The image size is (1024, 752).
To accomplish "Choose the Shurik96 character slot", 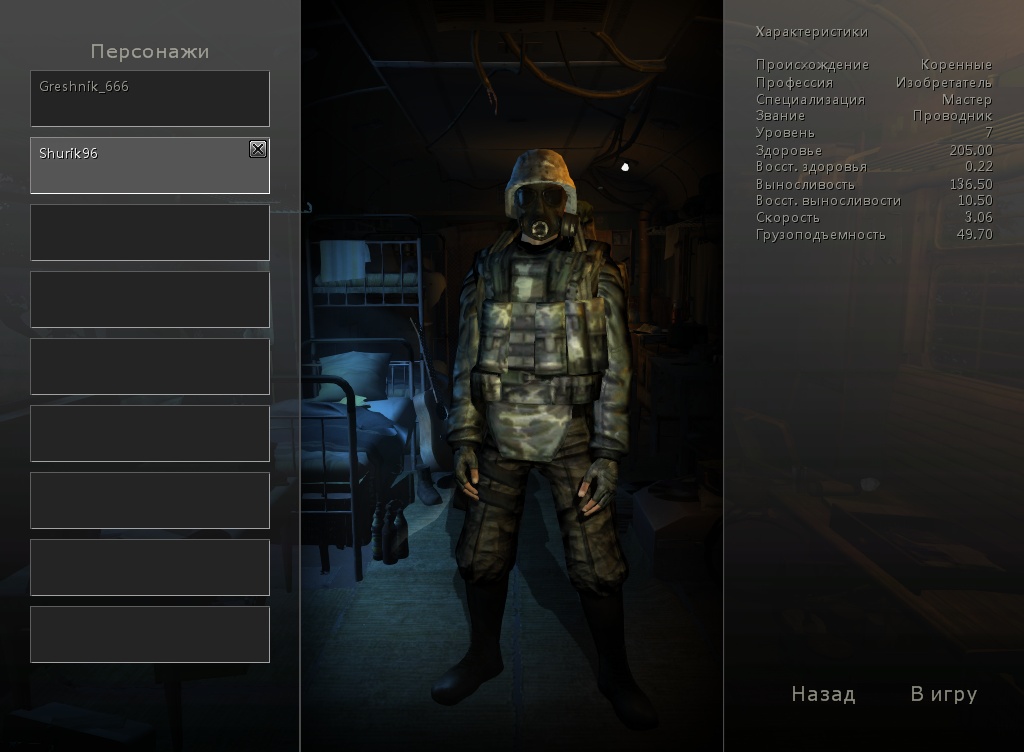I will (140, 166).
